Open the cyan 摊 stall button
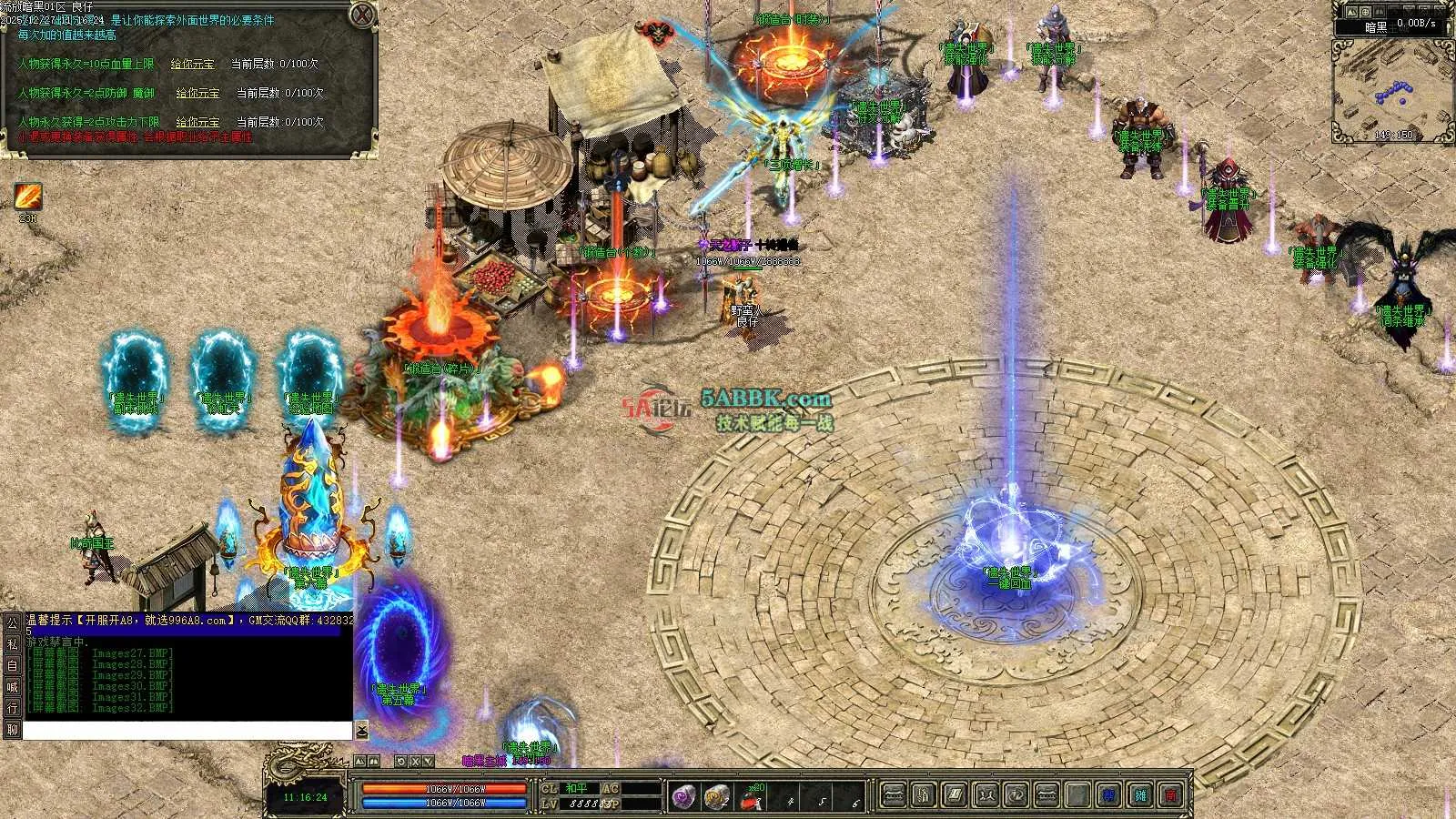The image size is (1456, 819). point(1141,796)
